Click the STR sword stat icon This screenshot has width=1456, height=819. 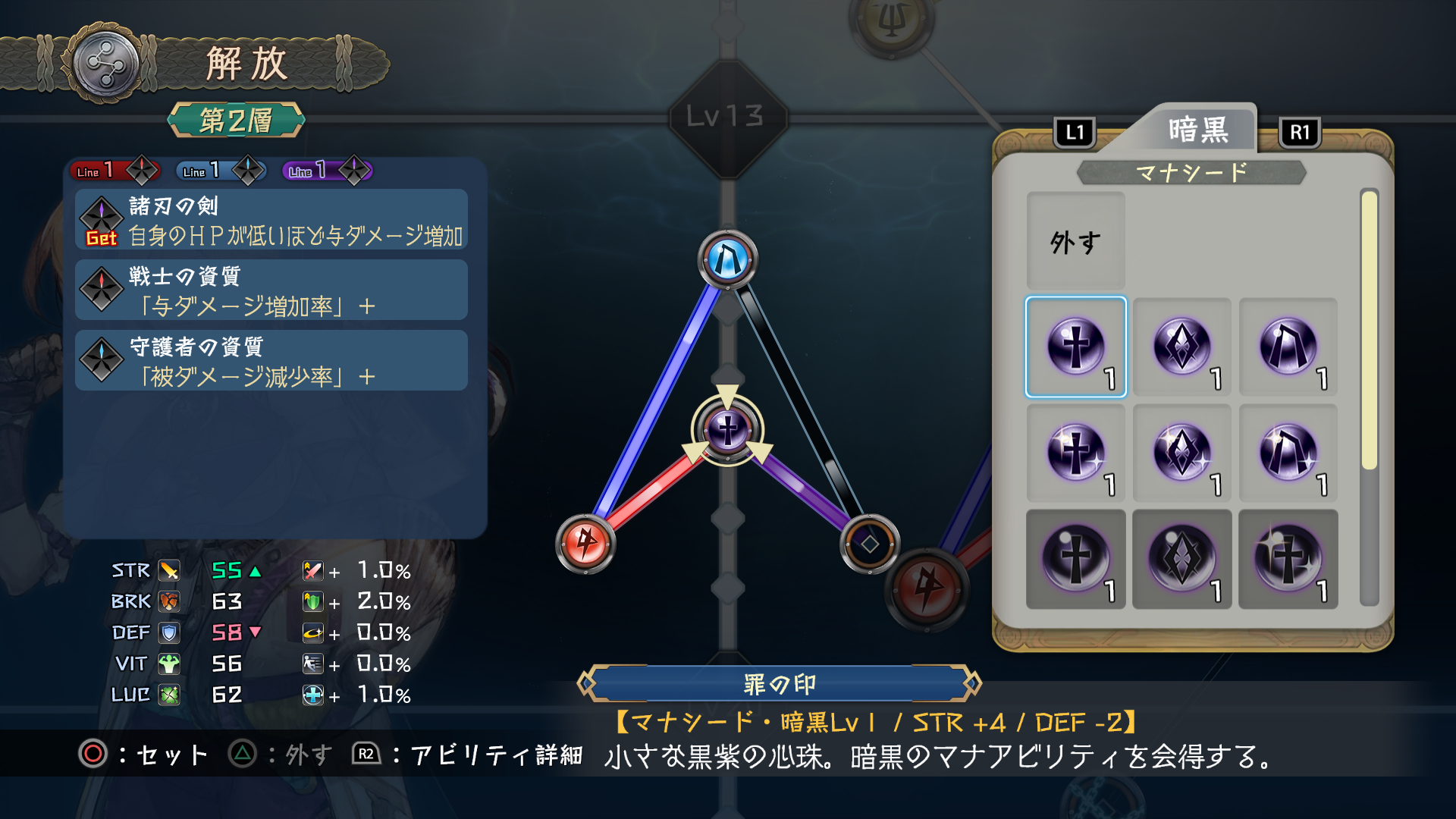(x=170, y=570)
